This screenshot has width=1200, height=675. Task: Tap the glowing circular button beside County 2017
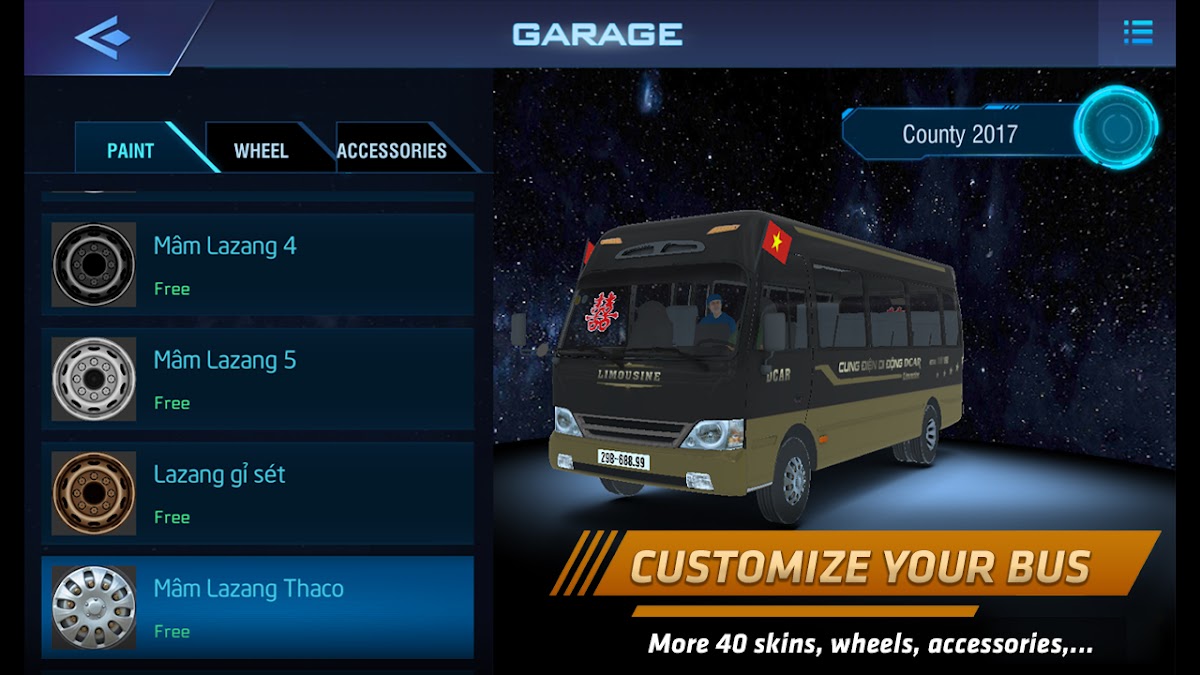pos(1116,128)
